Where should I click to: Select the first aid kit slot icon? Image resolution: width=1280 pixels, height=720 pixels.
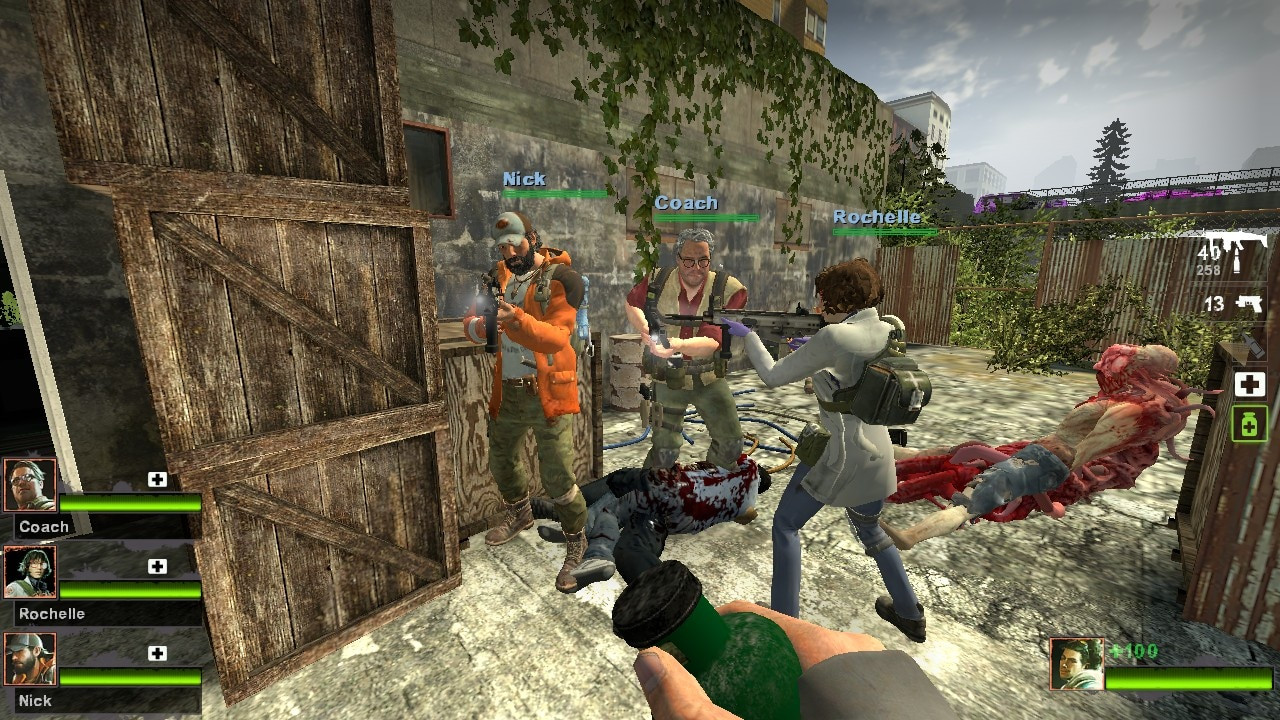[1249, 385]
